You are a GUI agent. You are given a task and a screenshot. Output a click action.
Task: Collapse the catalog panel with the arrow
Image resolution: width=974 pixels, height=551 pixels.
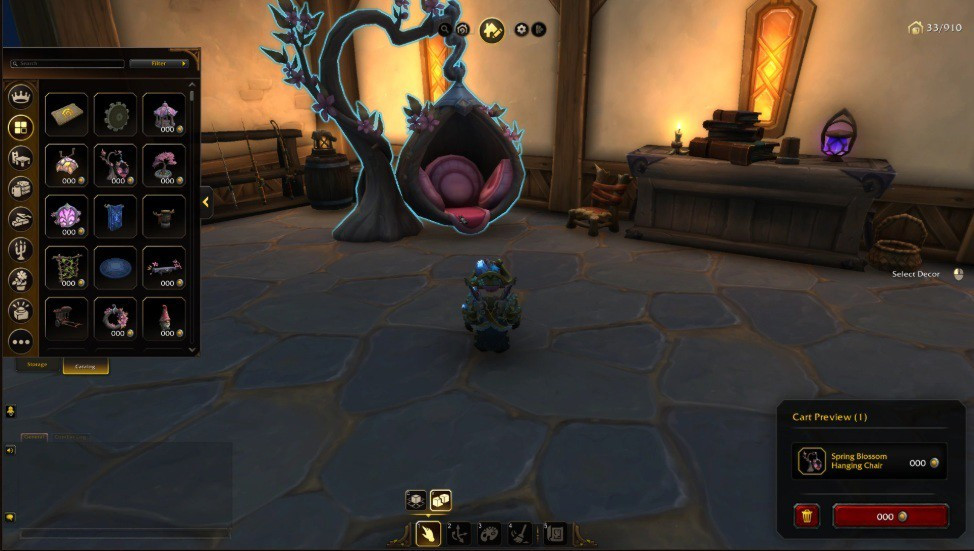click(206, 202)
